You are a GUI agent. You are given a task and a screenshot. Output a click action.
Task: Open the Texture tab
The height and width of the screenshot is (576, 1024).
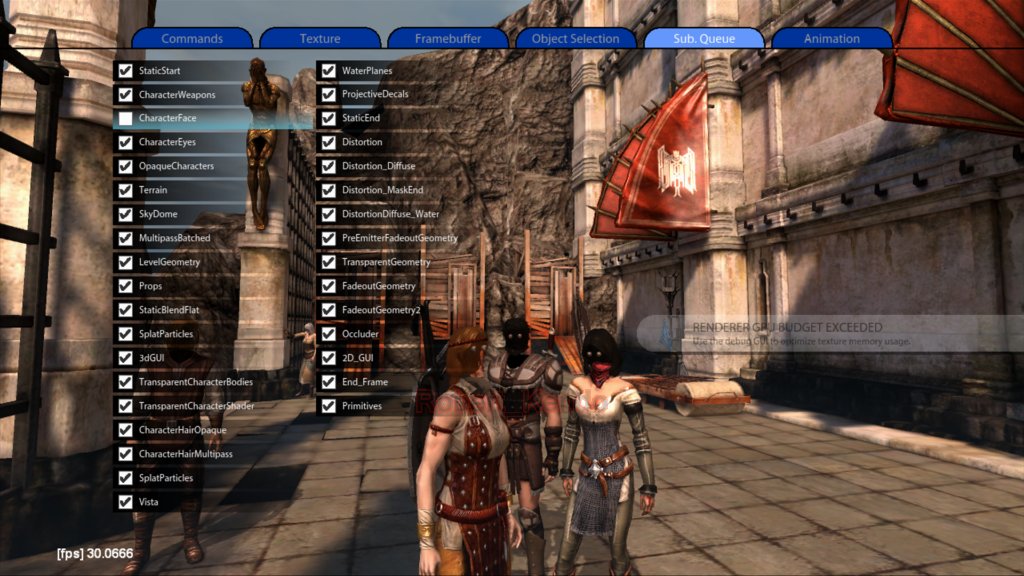pos(320,39)
